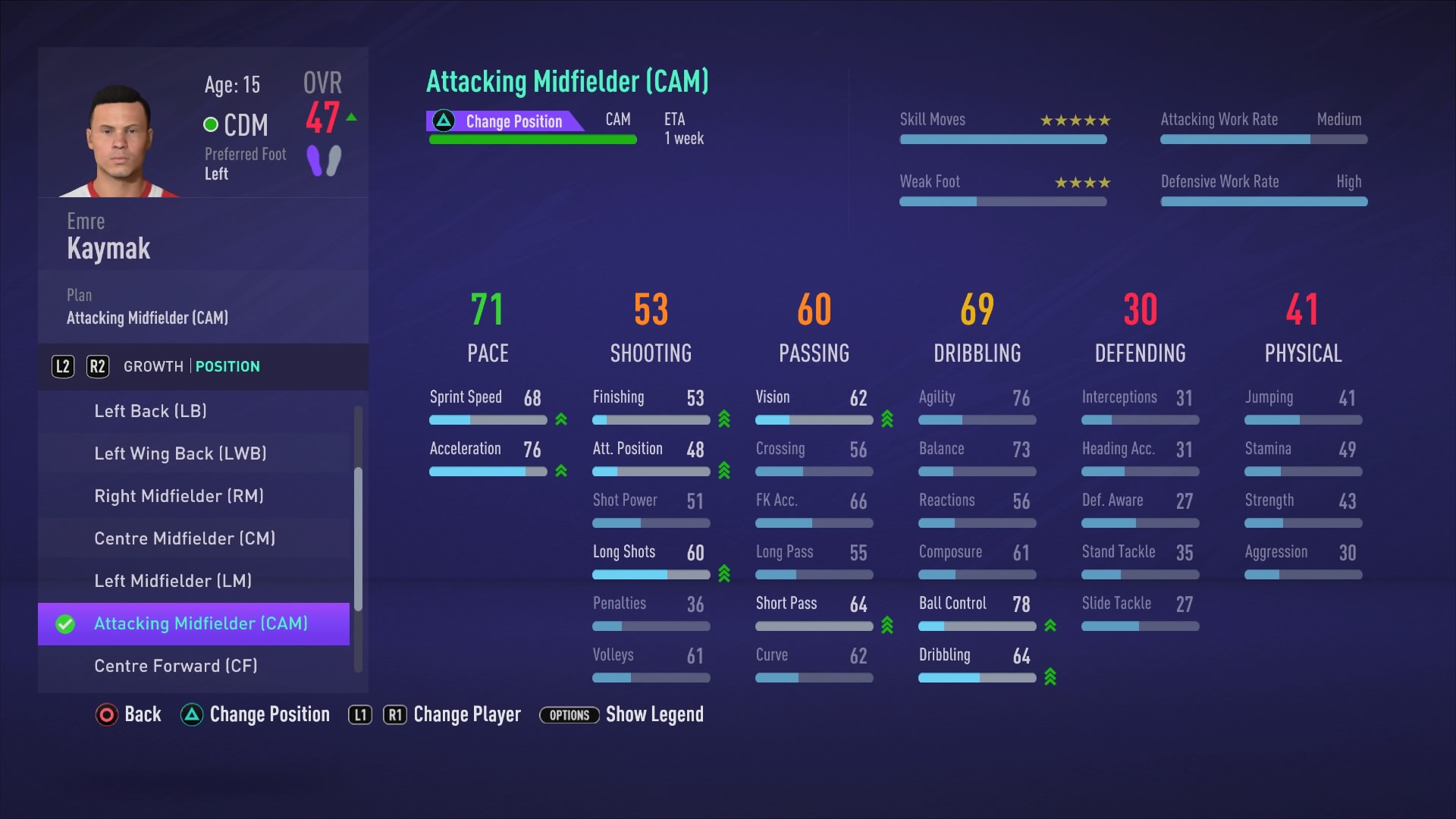Image resolution: width=1456 pixels, height=819 pixels.
Task: Click the position list scrollbar
Action: coord(358,538)
